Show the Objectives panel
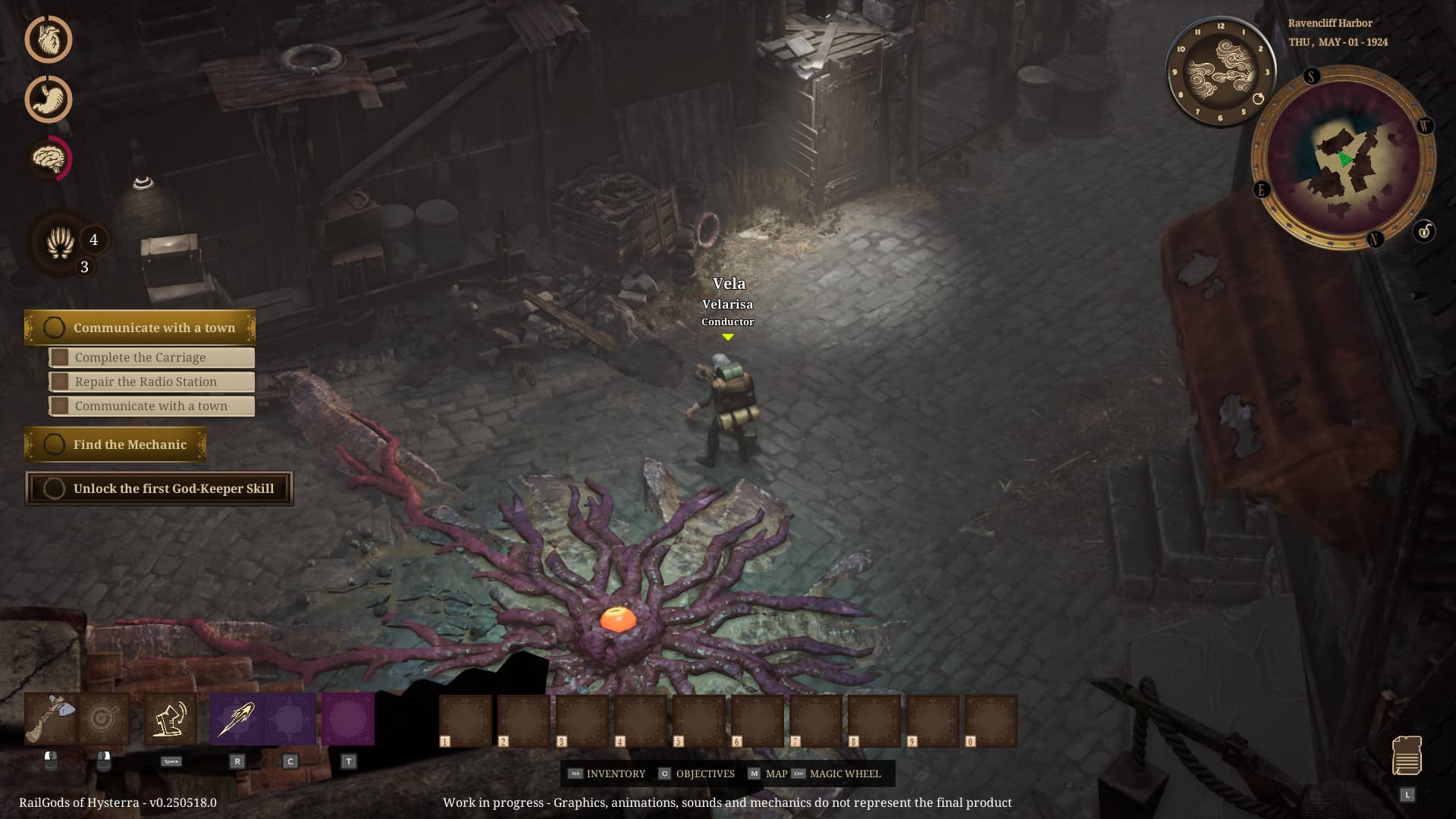Image resolution: width=1456 pixels, height=819 pixels. pyautogui.click(x=697, y=773)
